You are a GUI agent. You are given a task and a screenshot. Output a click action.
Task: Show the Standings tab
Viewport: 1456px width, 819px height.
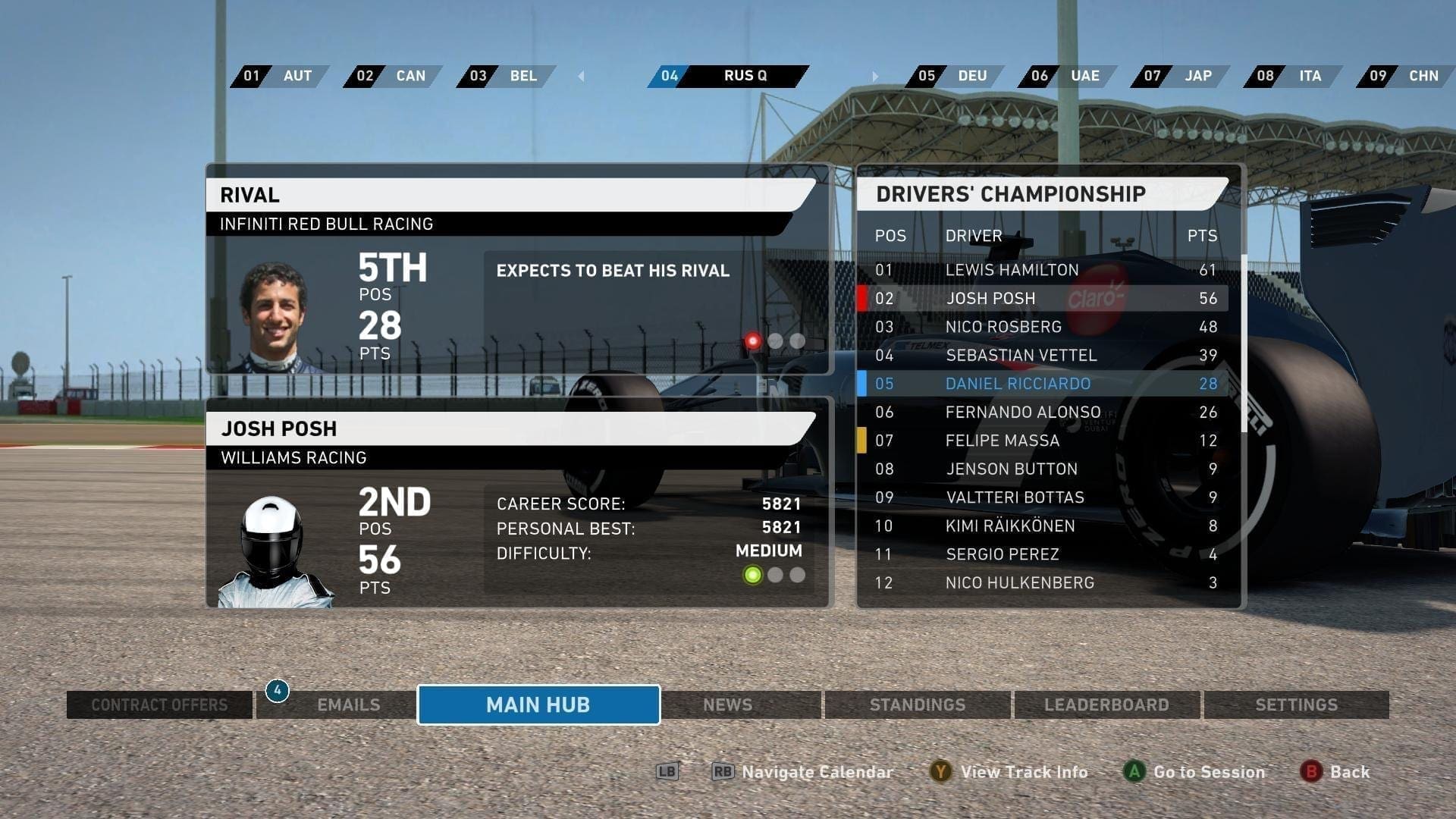pos(918,704)
